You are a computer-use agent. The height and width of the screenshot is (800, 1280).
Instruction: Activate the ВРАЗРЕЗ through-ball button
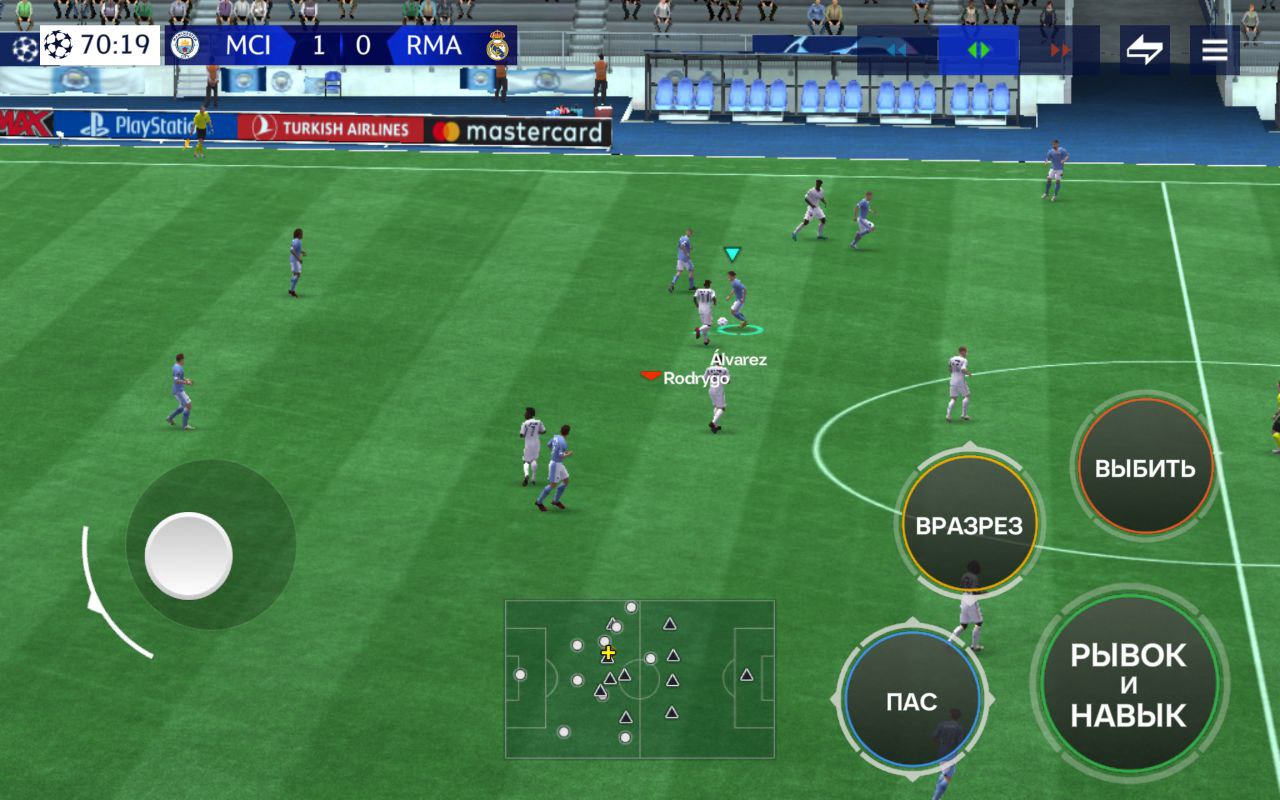click(x=969, y=525)
